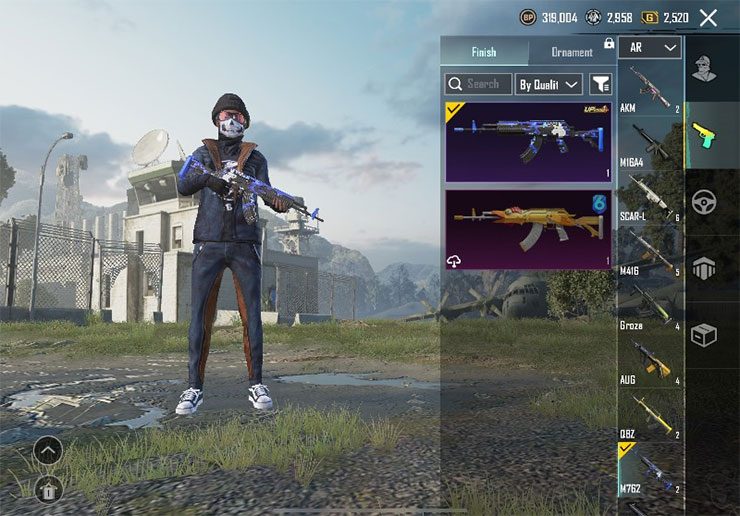Screen dimensions: 740x516
Task: Choose the M416 weapon entry
Action: click(650, 251)
